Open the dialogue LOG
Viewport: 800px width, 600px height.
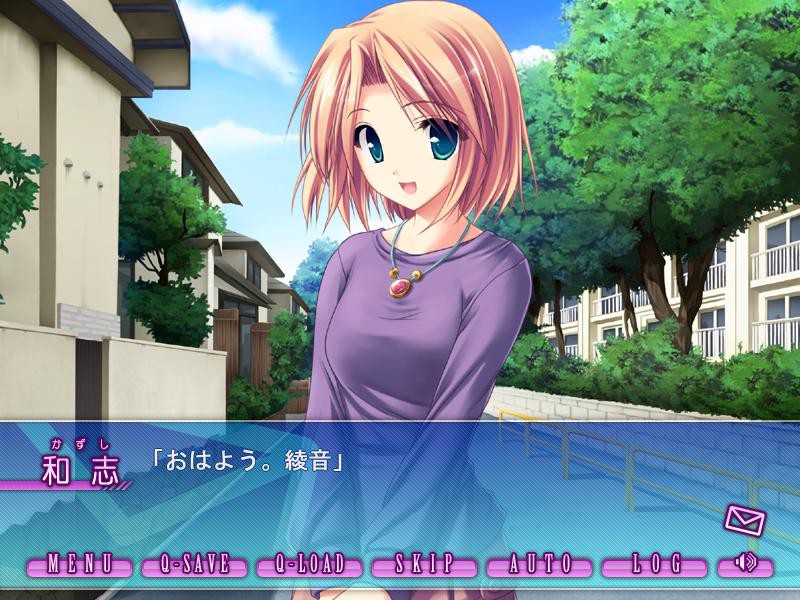click(x=655, y=564)
